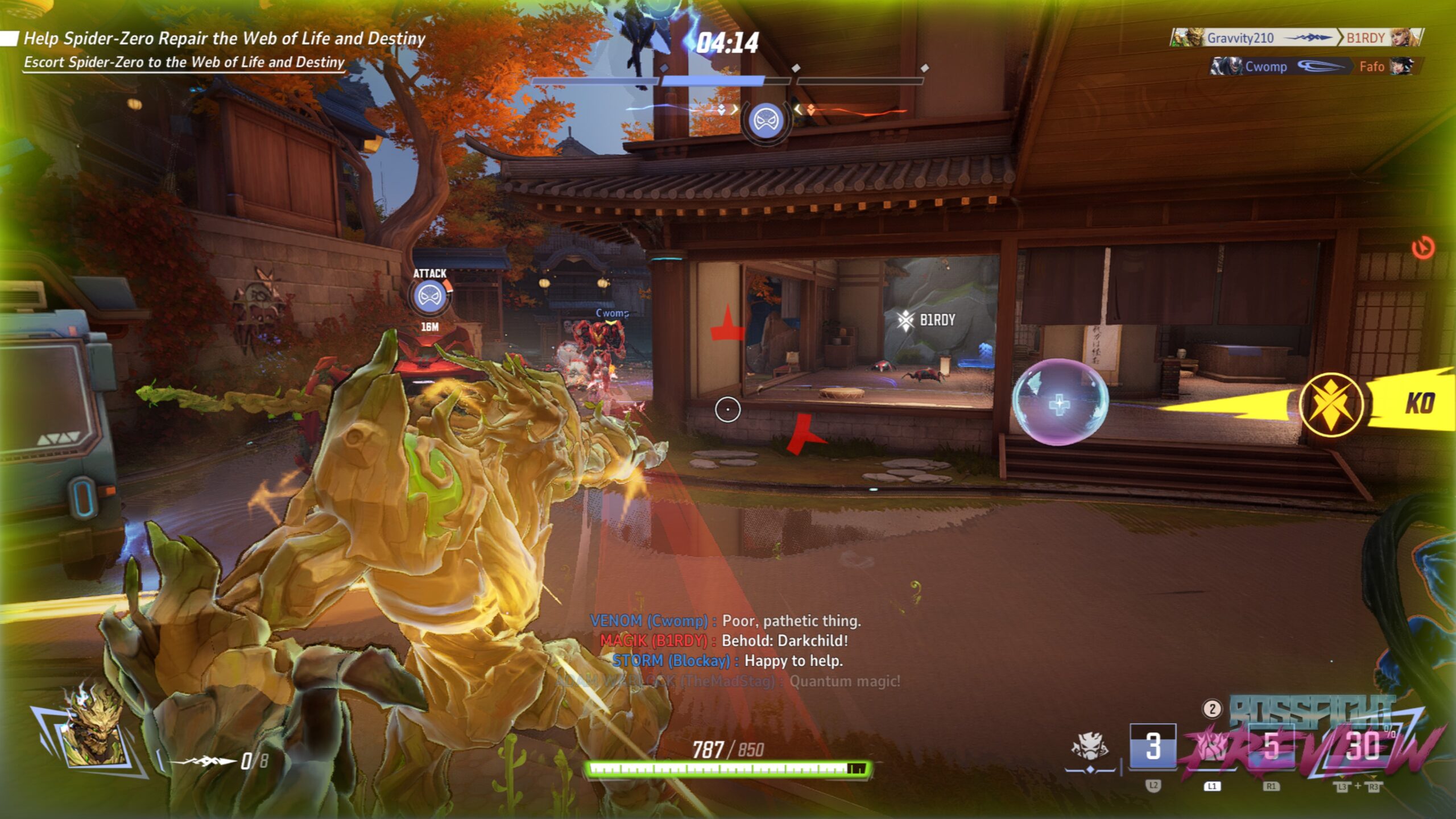Select the Spider-Zero objective icon under the timer
This screenshot has width=1456, height=819.
tap(766, 121)
